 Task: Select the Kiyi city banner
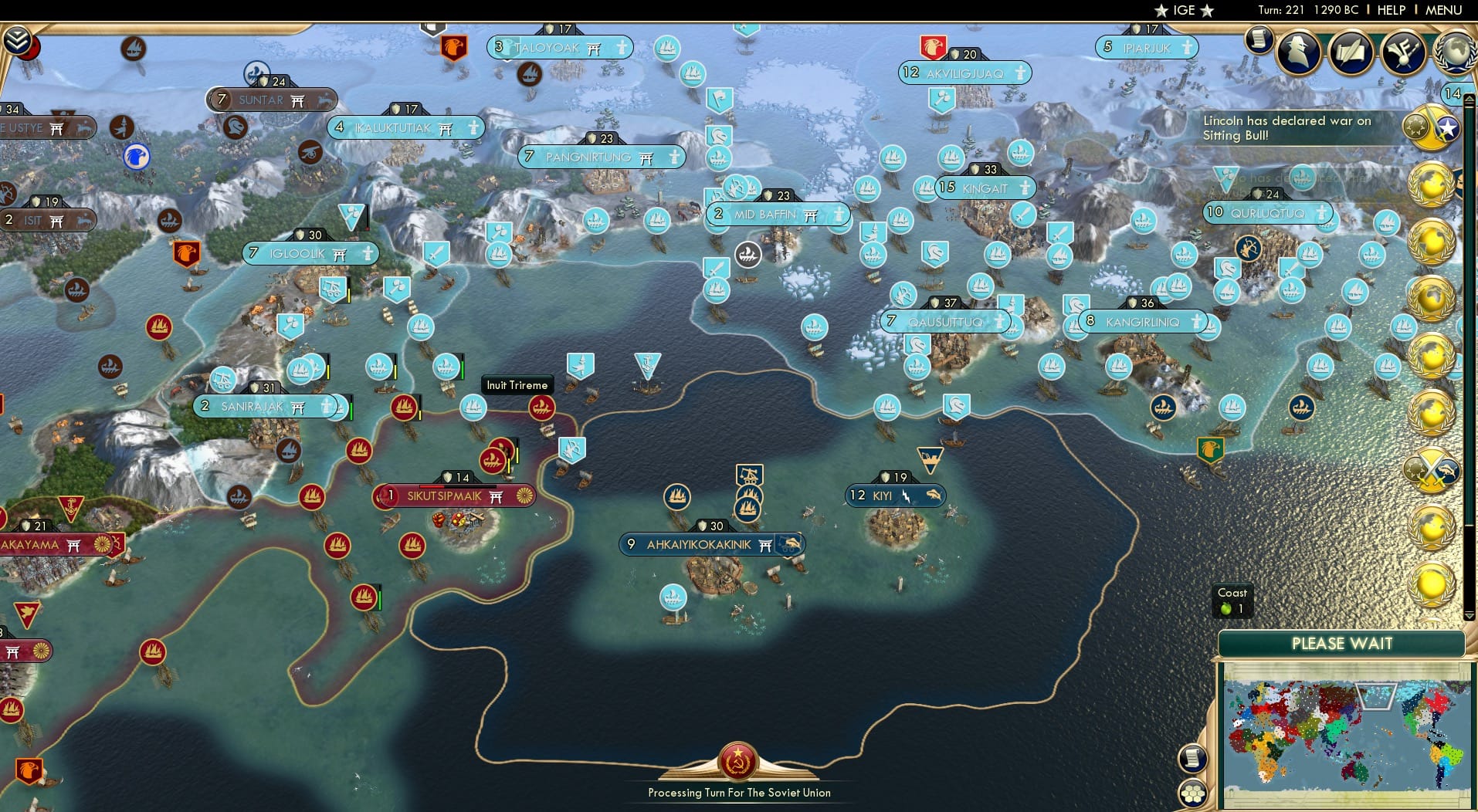point(896,496)
